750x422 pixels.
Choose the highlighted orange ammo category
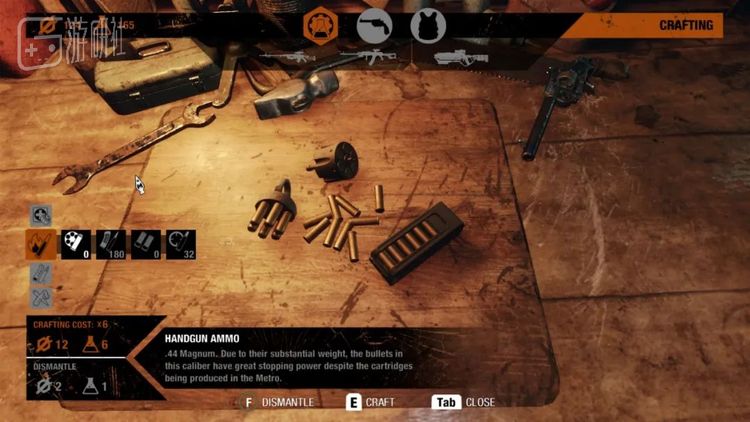click(41, 244)
